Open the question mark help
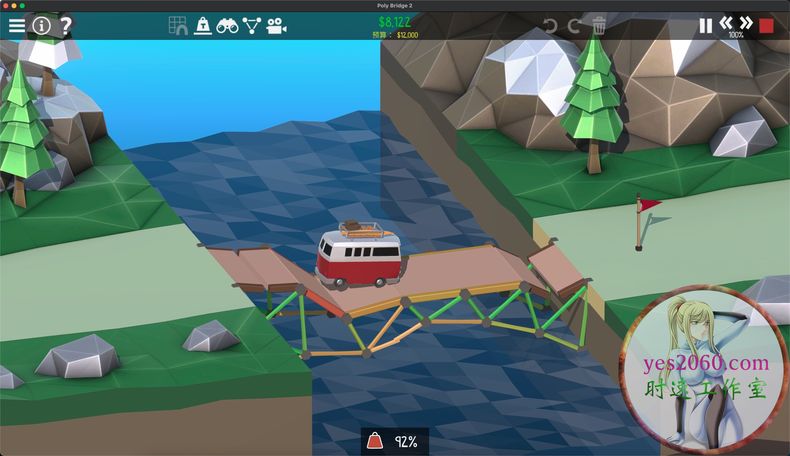This screenshot has width=790, height=456. [65, 25]
